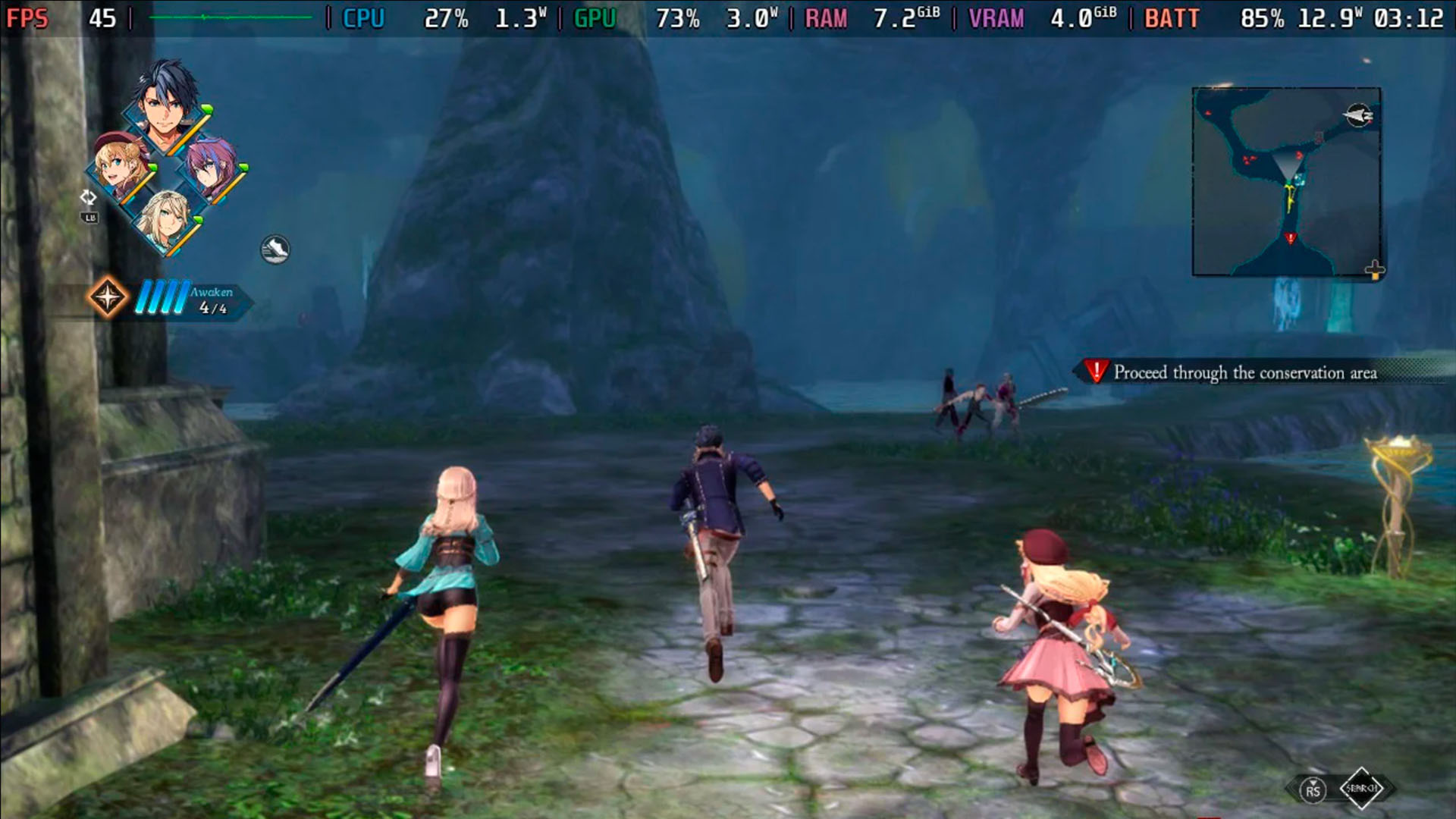Toggle the running shoe dash icon

click(x=275, y=249)
